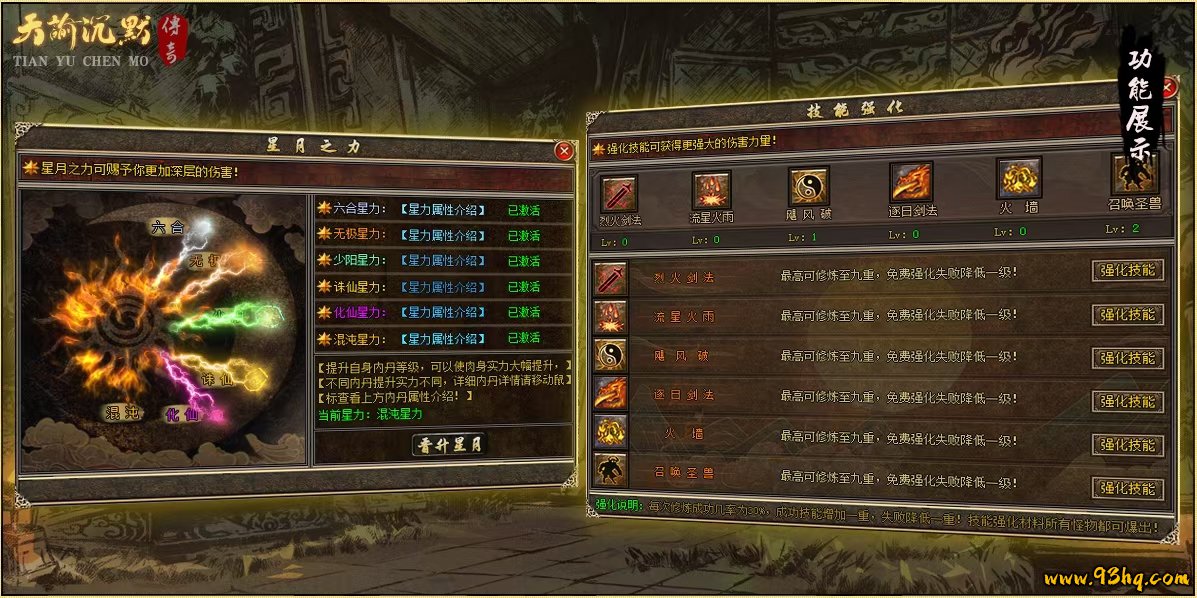View 星力属性介绍 for 少阳星力
Image resolution: width=1197 pixels, height=598 pixels.
442,260
